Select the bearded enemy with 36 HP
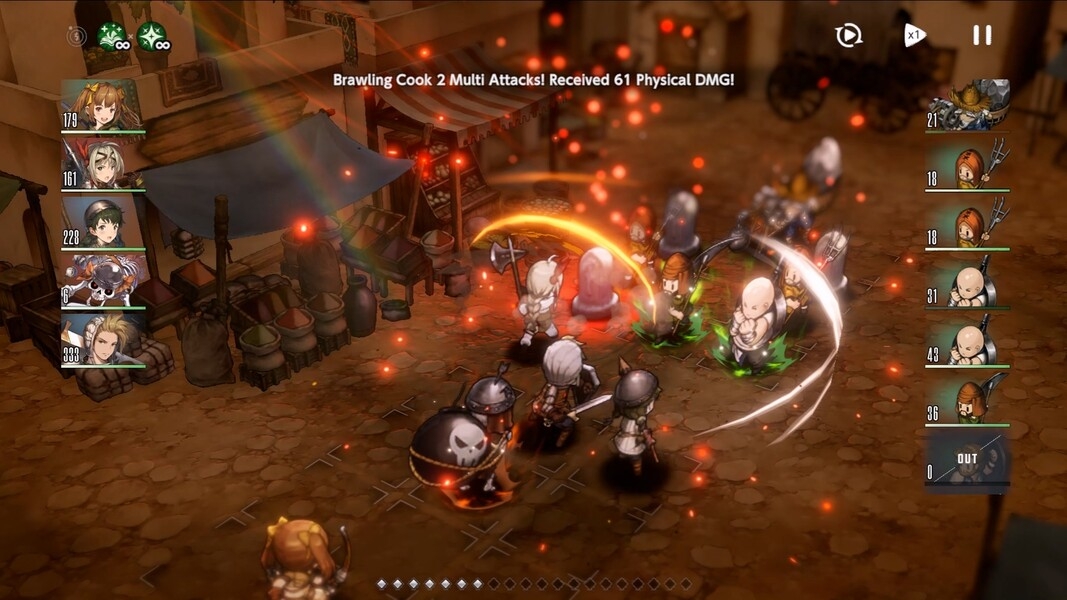The image size is (1067, 600). pos(968,399)
